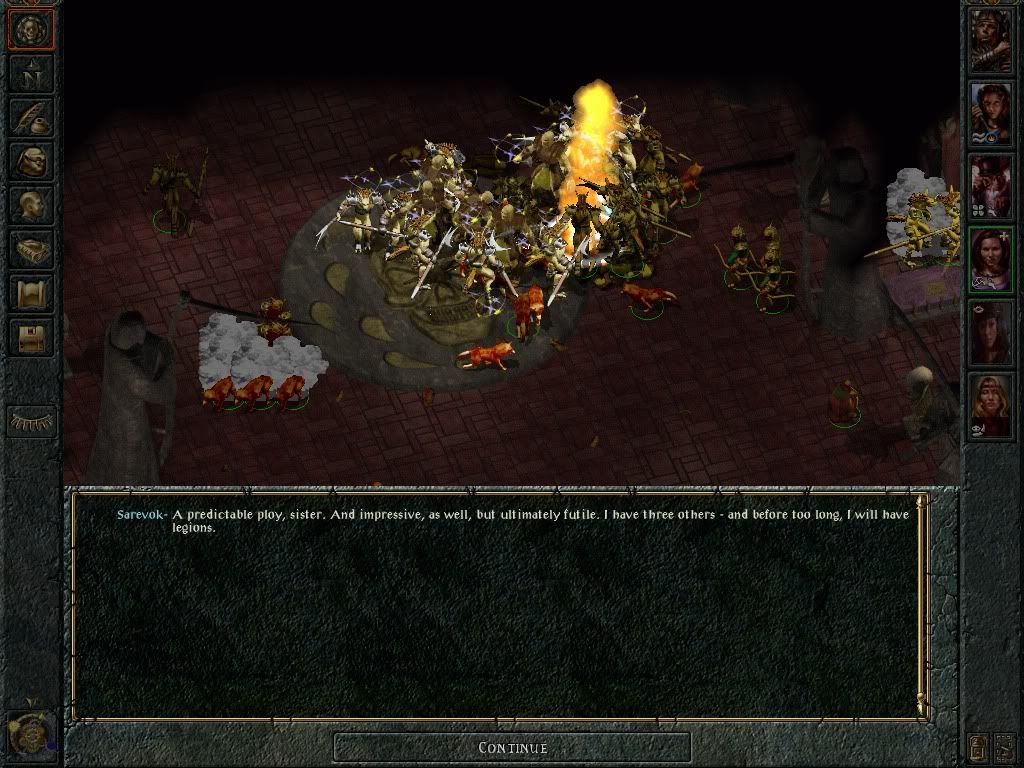Open the mage spellbook icon
The height and width of the screenshot is (768, 1024).
(x=31, y=249)
